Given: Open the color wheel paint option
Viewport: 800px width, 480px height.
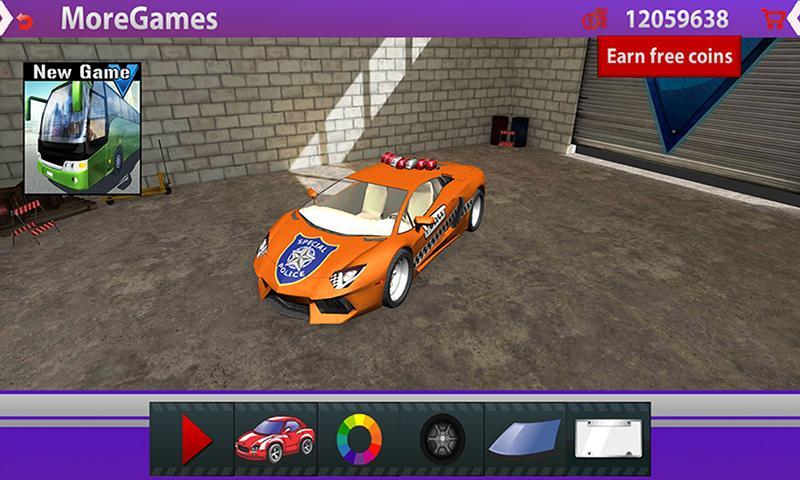Looking at the screenshot, I should (357, 438).
